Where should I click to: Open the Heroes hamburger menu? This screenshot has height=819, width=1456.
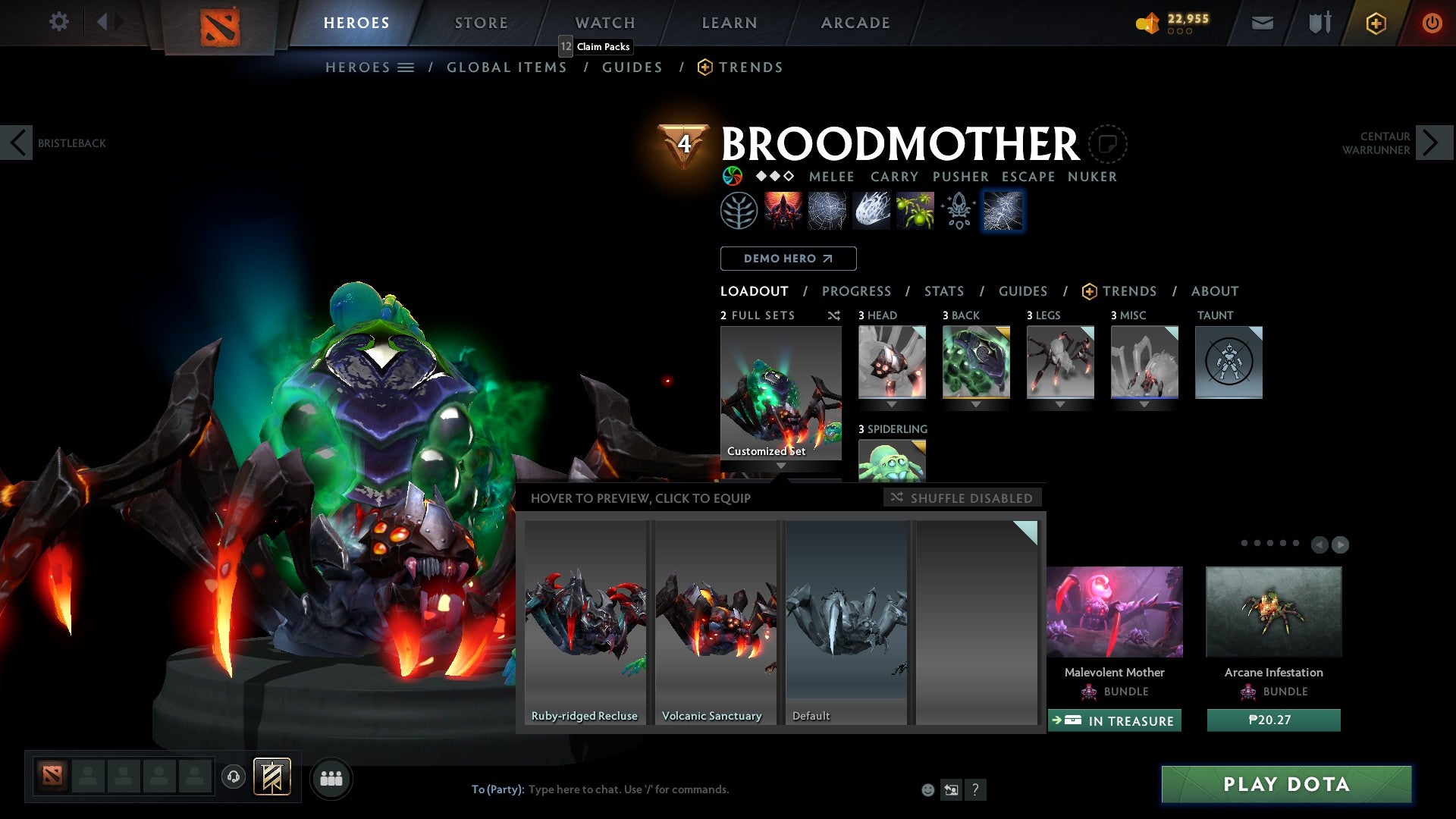[x=406, y=67]
